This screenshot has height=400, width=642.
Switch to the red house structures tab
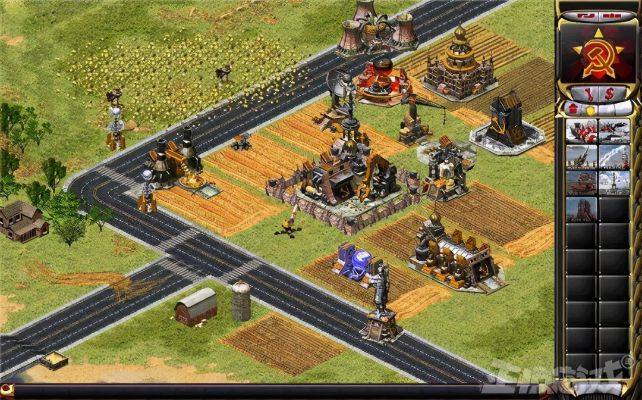click(x=575, y=108)
